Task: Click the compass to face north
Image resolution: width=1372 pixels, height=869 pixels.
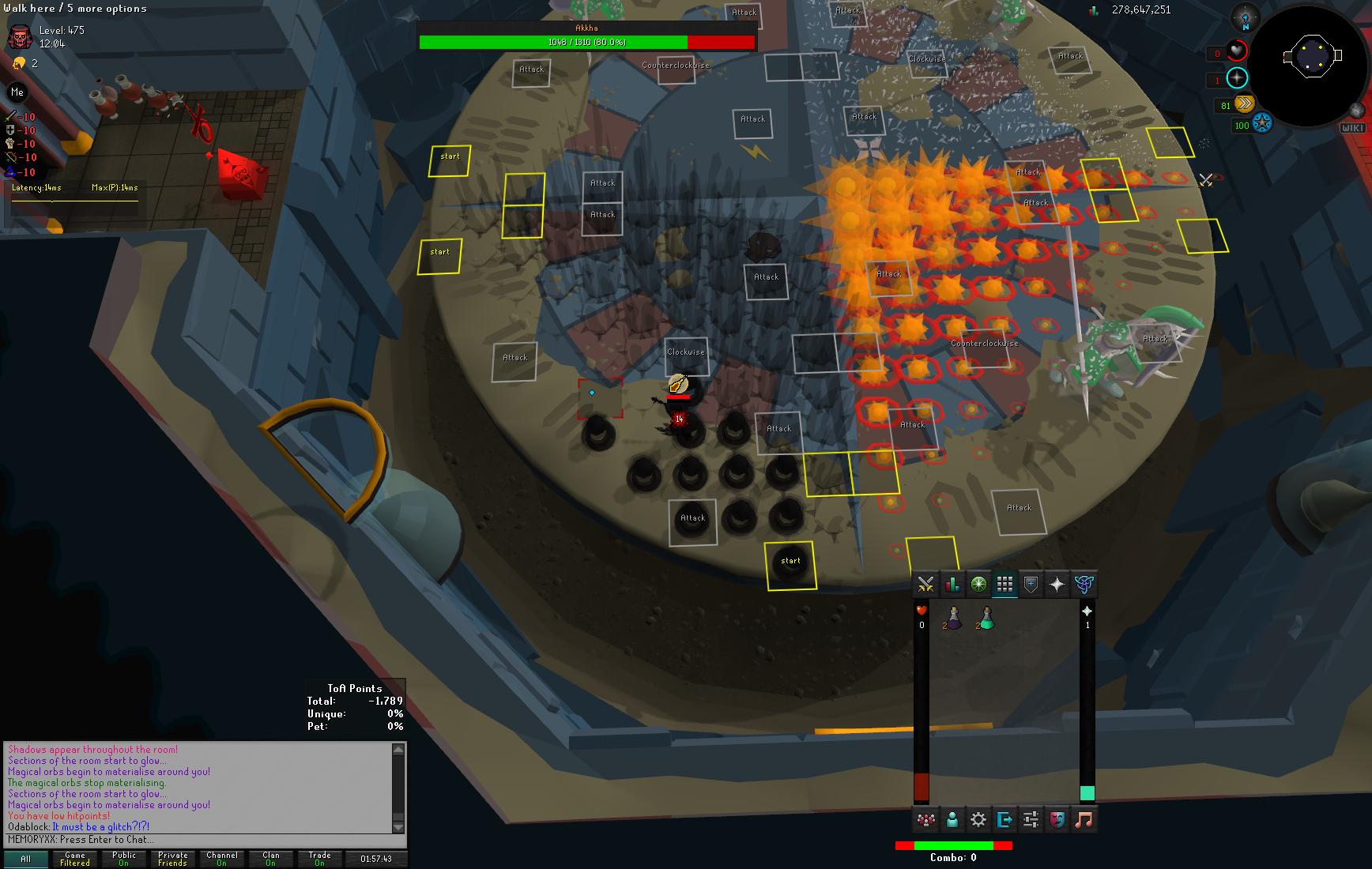Action: point(1246,18)
